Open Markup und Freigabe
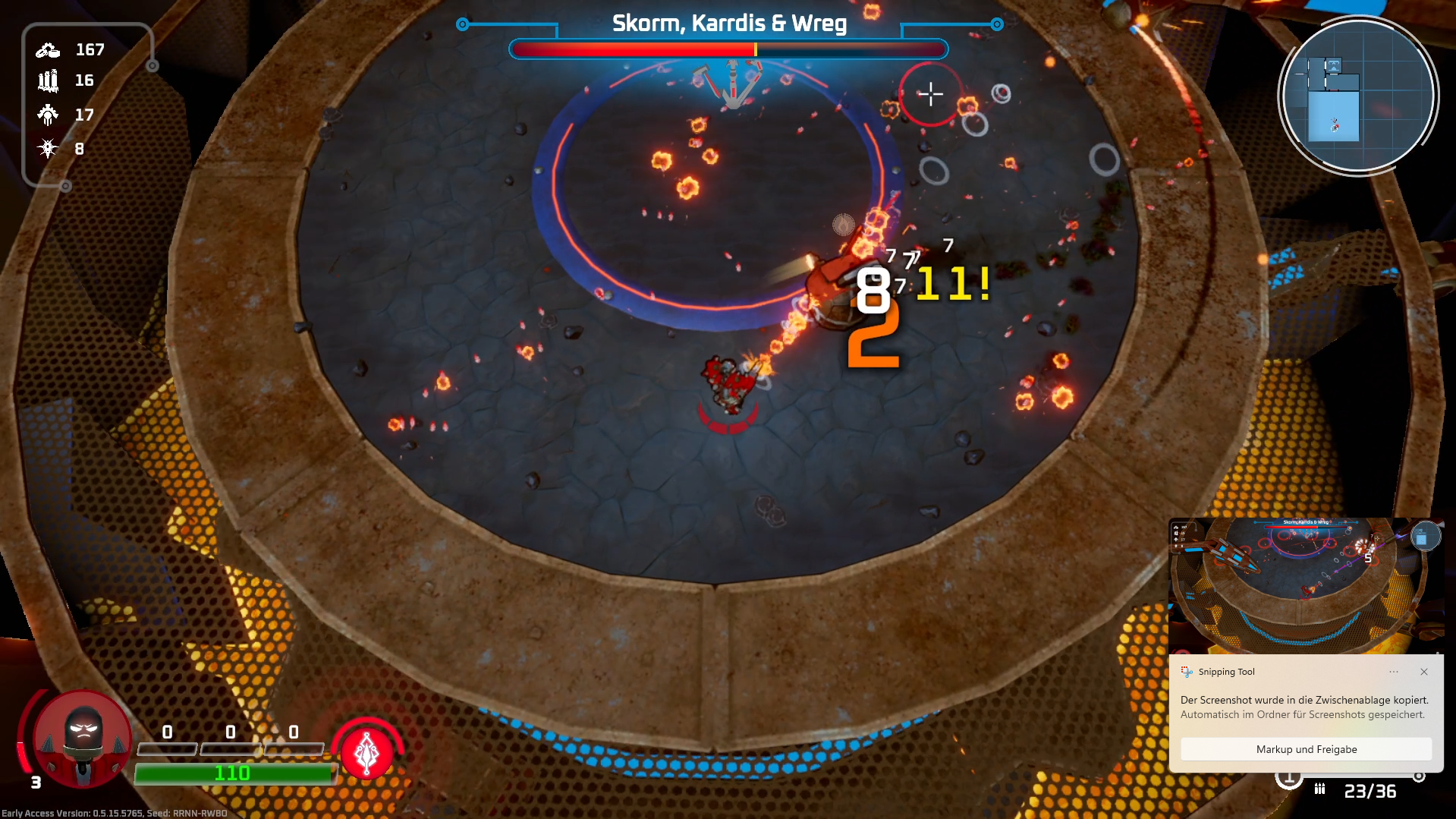 [1306, 749]
